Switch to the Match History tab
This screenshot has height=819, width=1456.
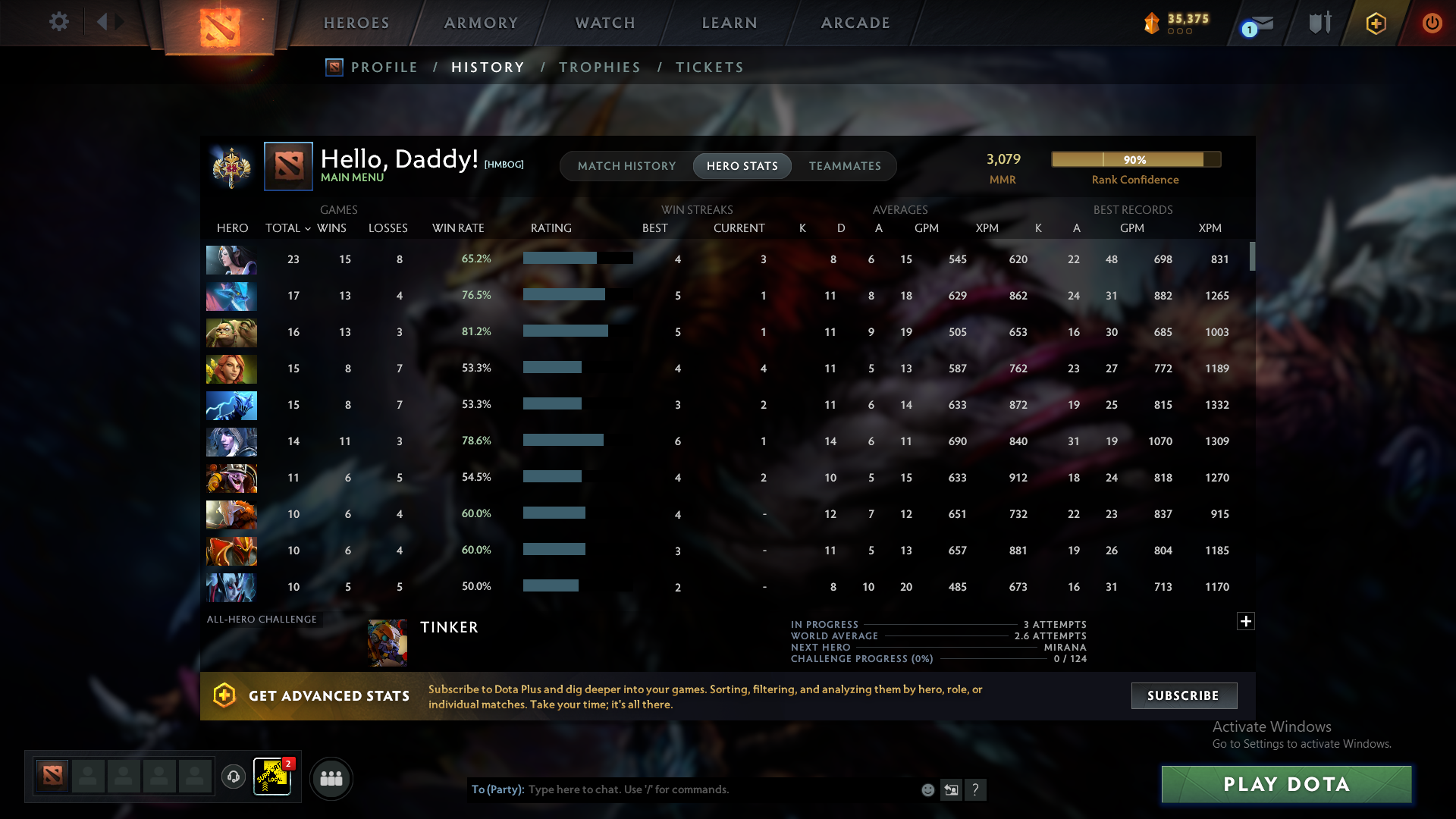[626, 165]
